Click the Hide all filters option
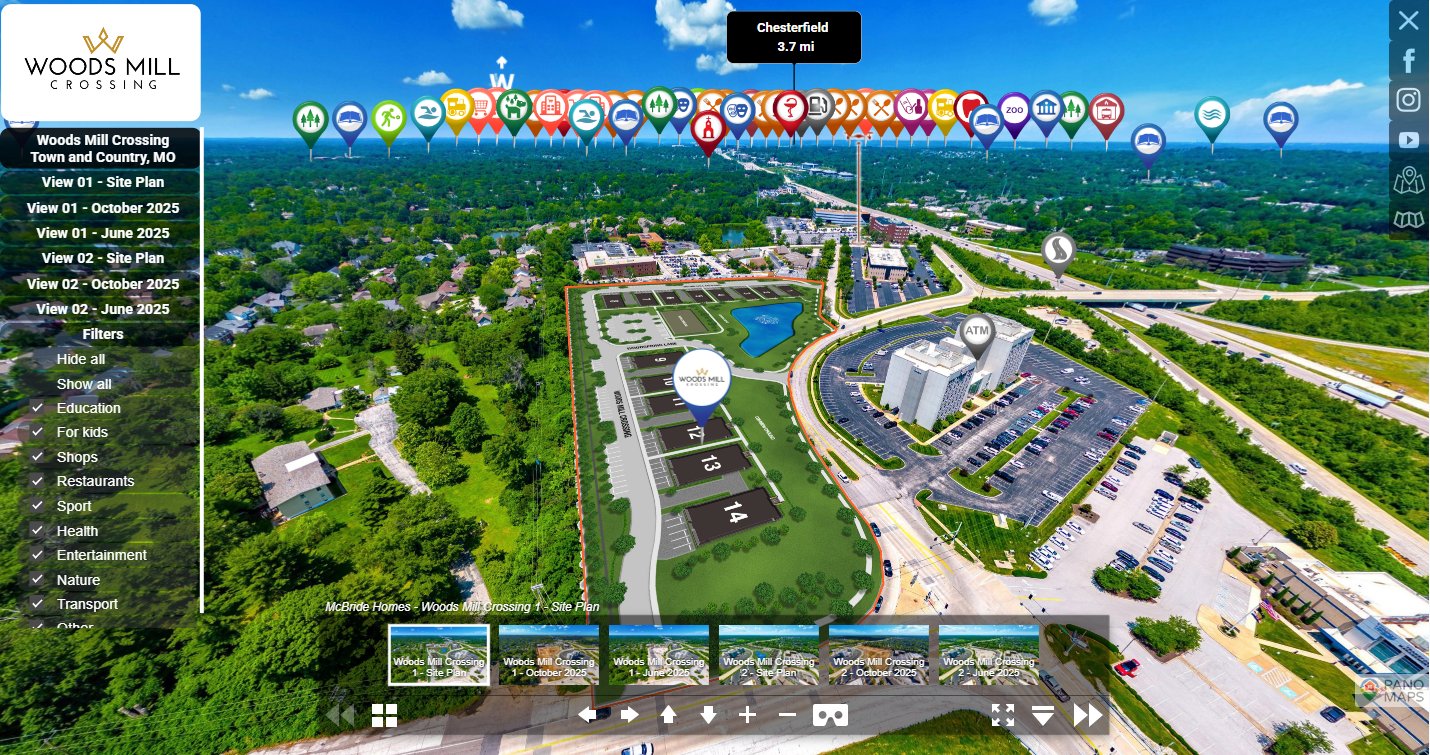This screenshot has height=755, width=1430. (81, 359)
